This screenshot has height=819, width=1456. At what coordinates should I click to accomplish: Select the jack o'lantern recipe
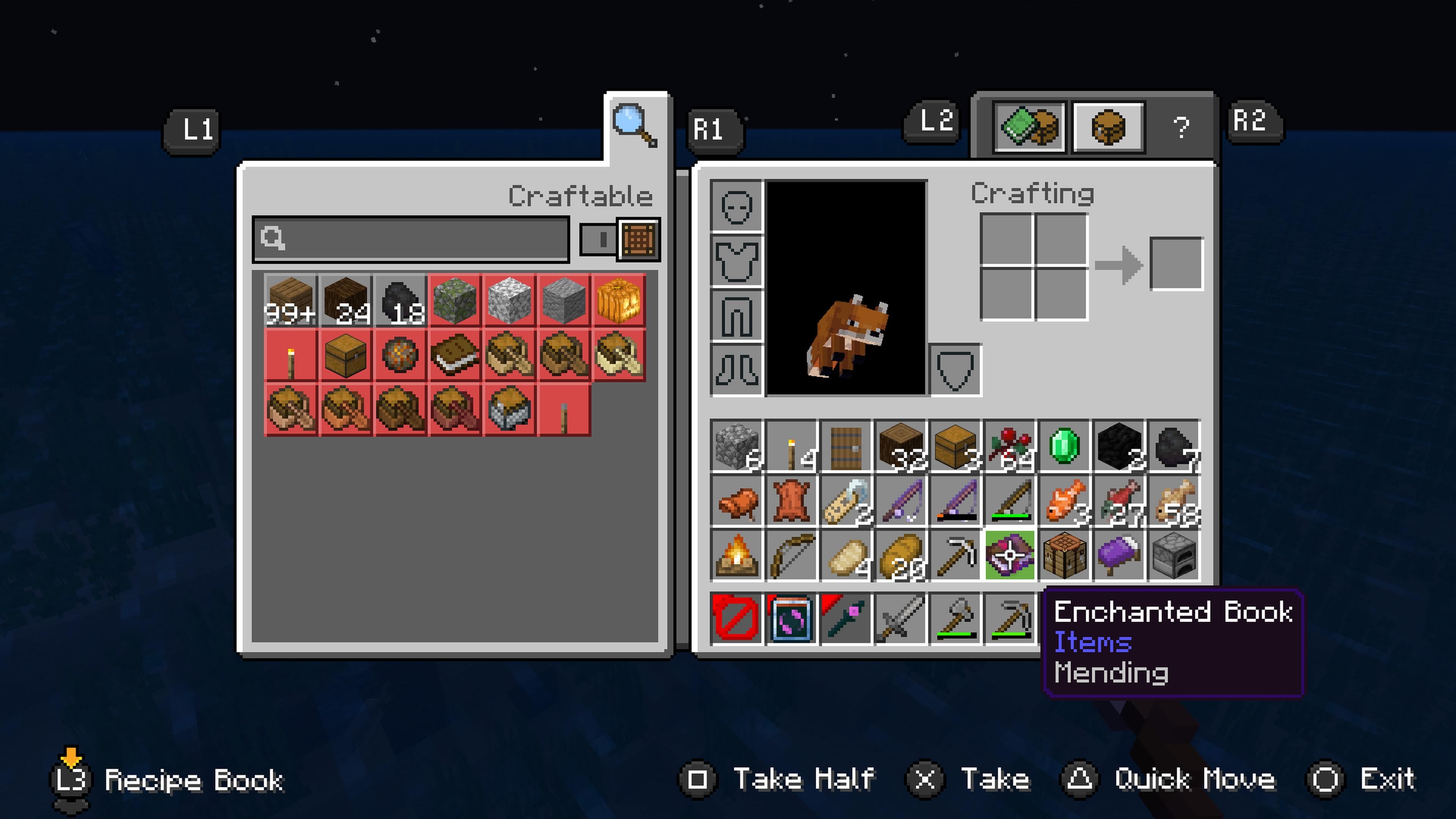pyautogui.click(x=618, y=300)
